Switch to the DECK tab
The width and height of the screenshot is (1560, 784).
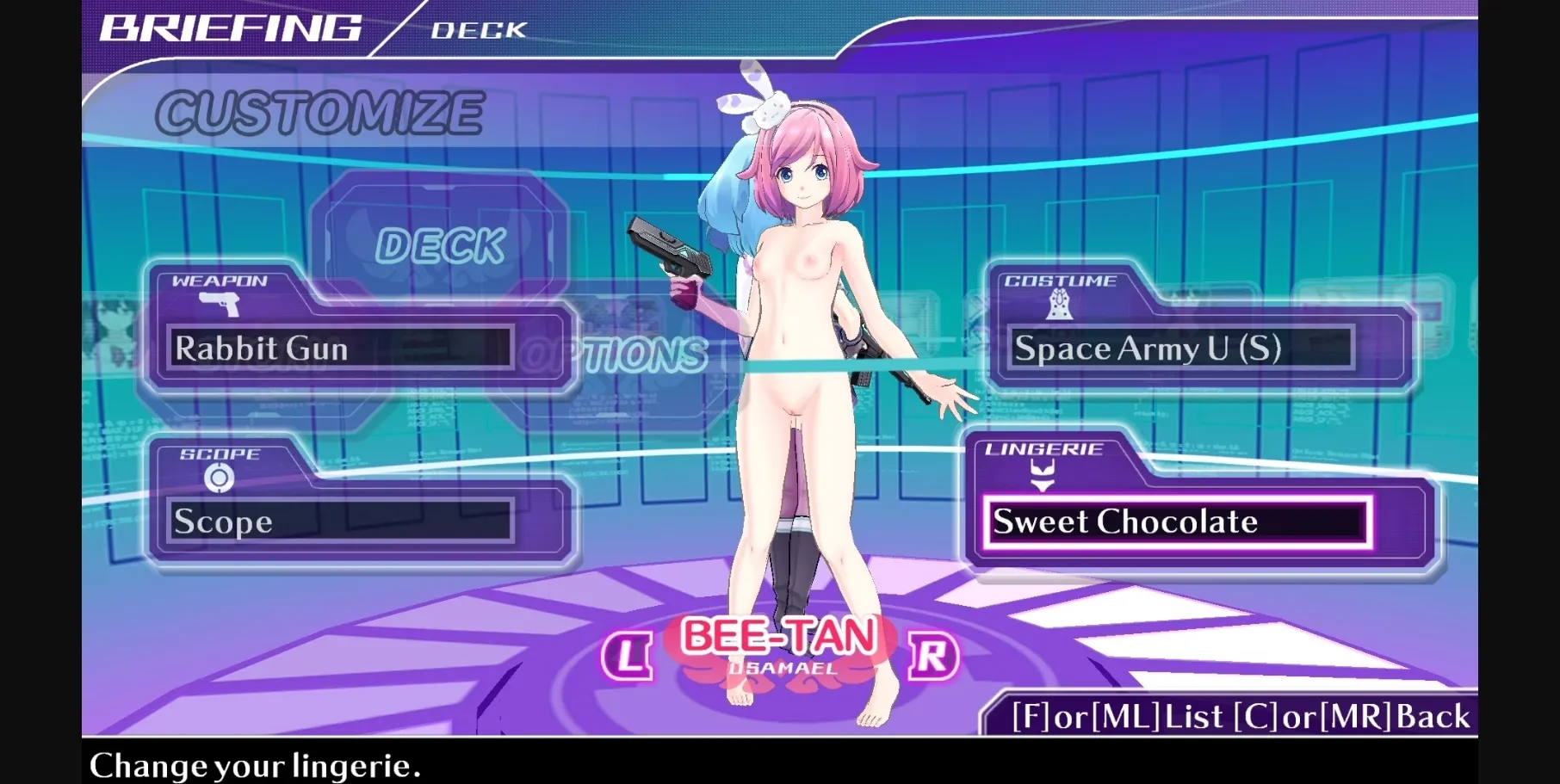click(x=478, y=31)
